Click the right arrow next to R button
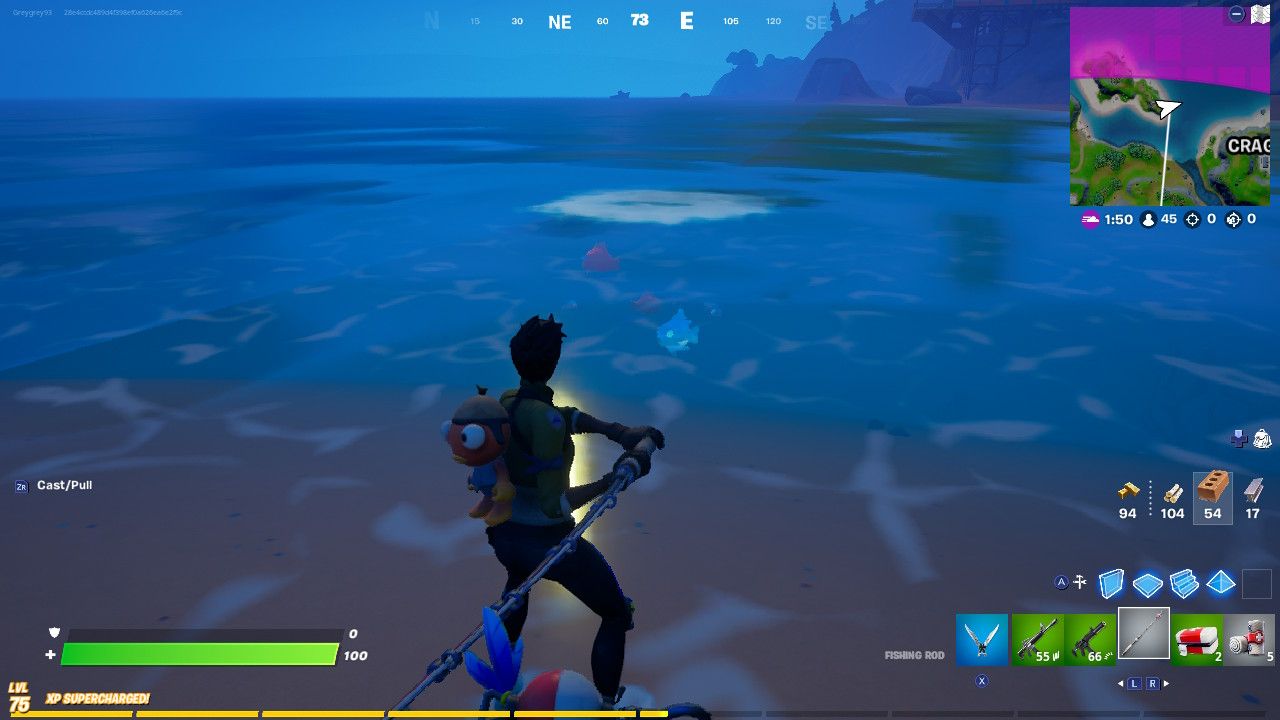The height and width of the screenshot is (720, 1280). coord(1164,683)
